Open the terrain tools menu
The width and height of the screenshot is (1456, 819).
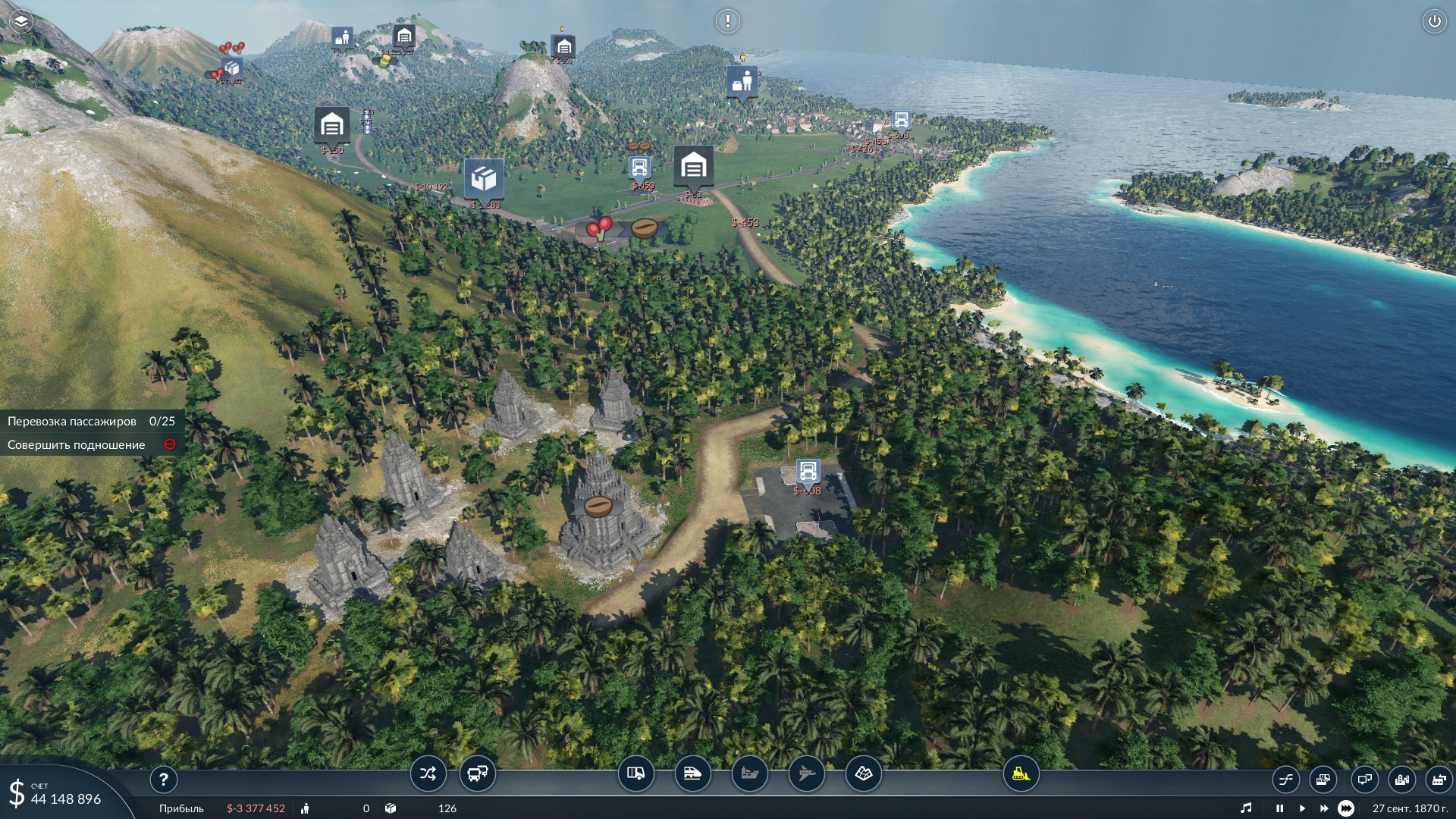863,774
